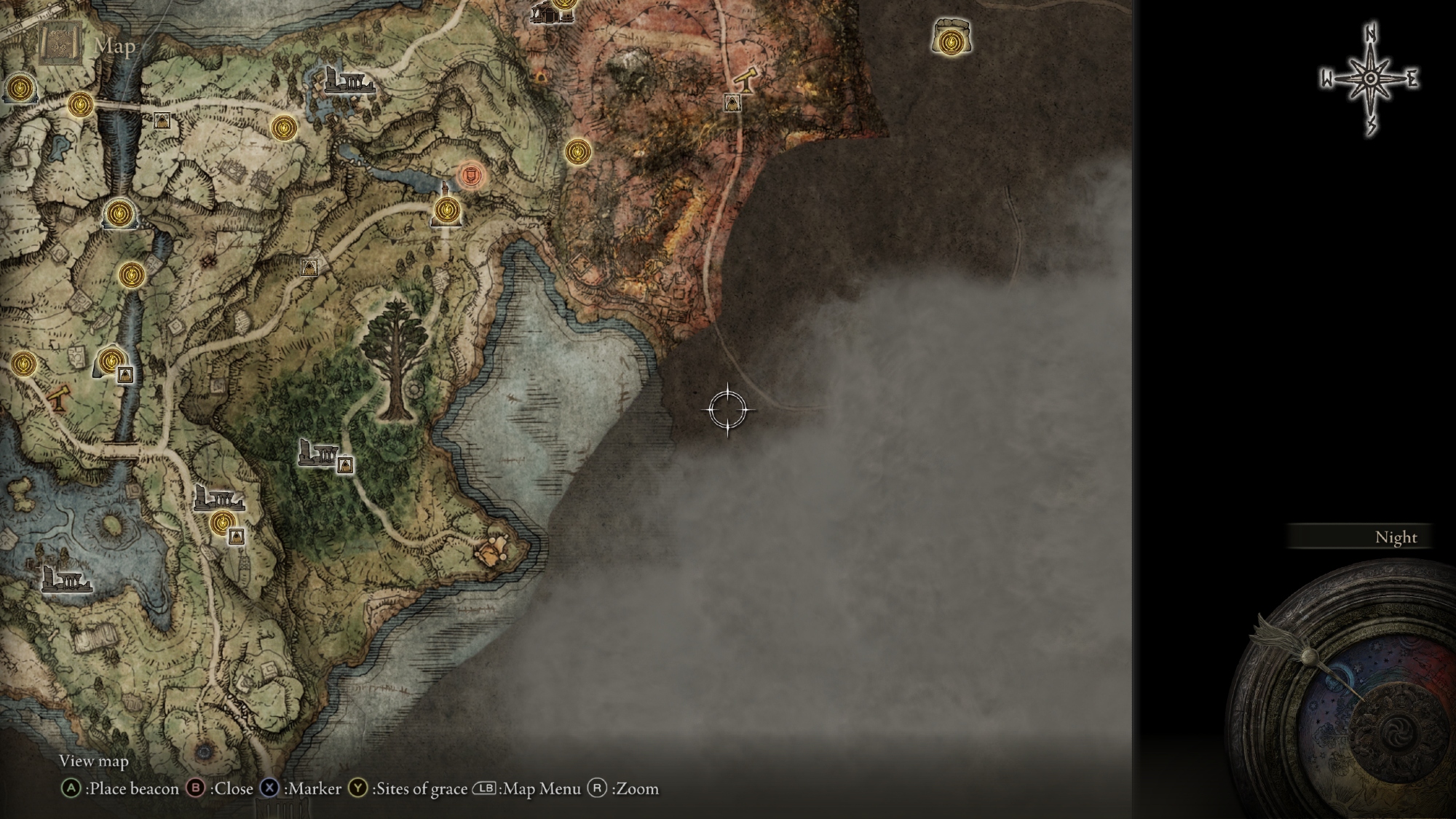Click the compass rose

click(x=1370, y=79)
